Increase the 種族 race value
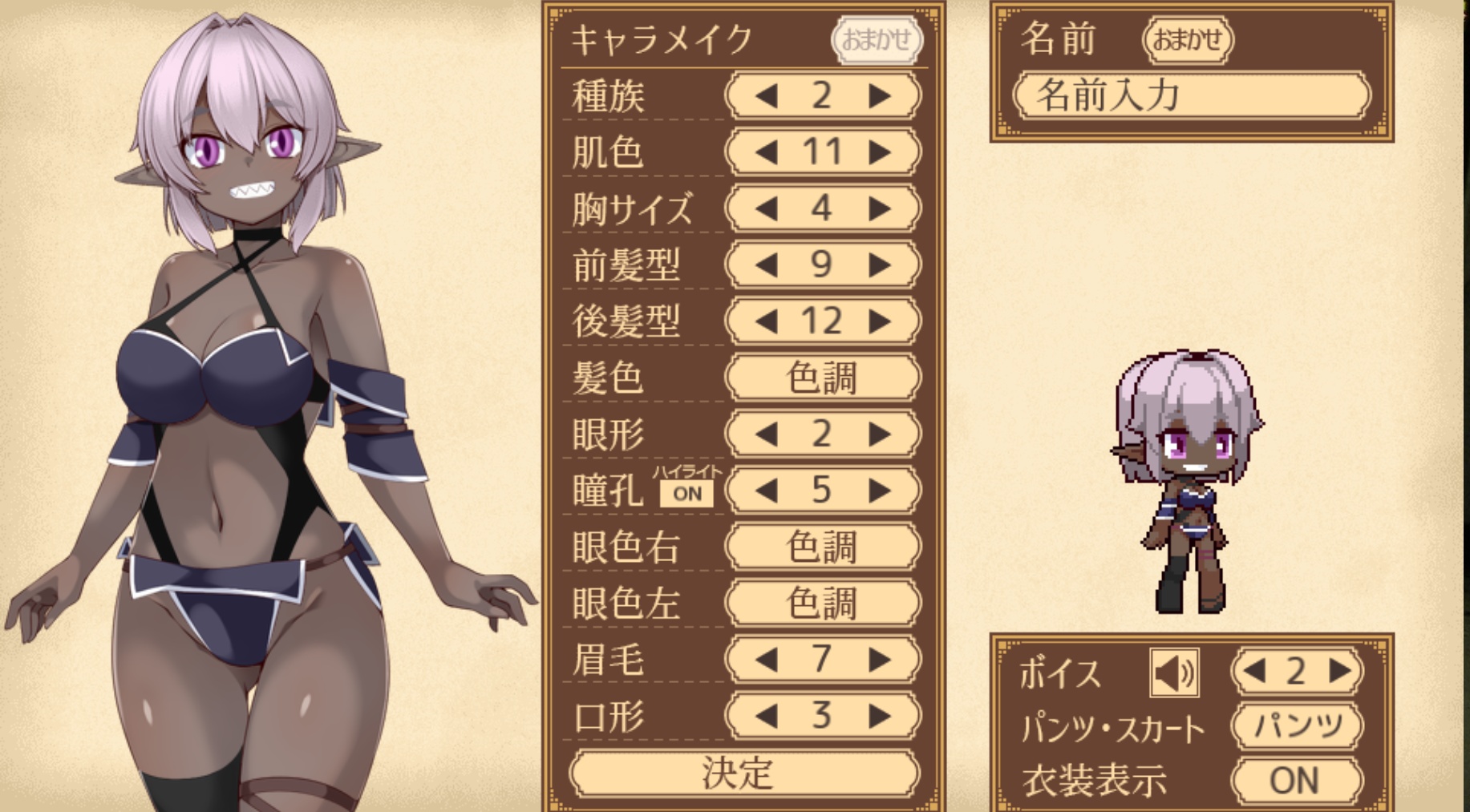 tap(880, 96)
